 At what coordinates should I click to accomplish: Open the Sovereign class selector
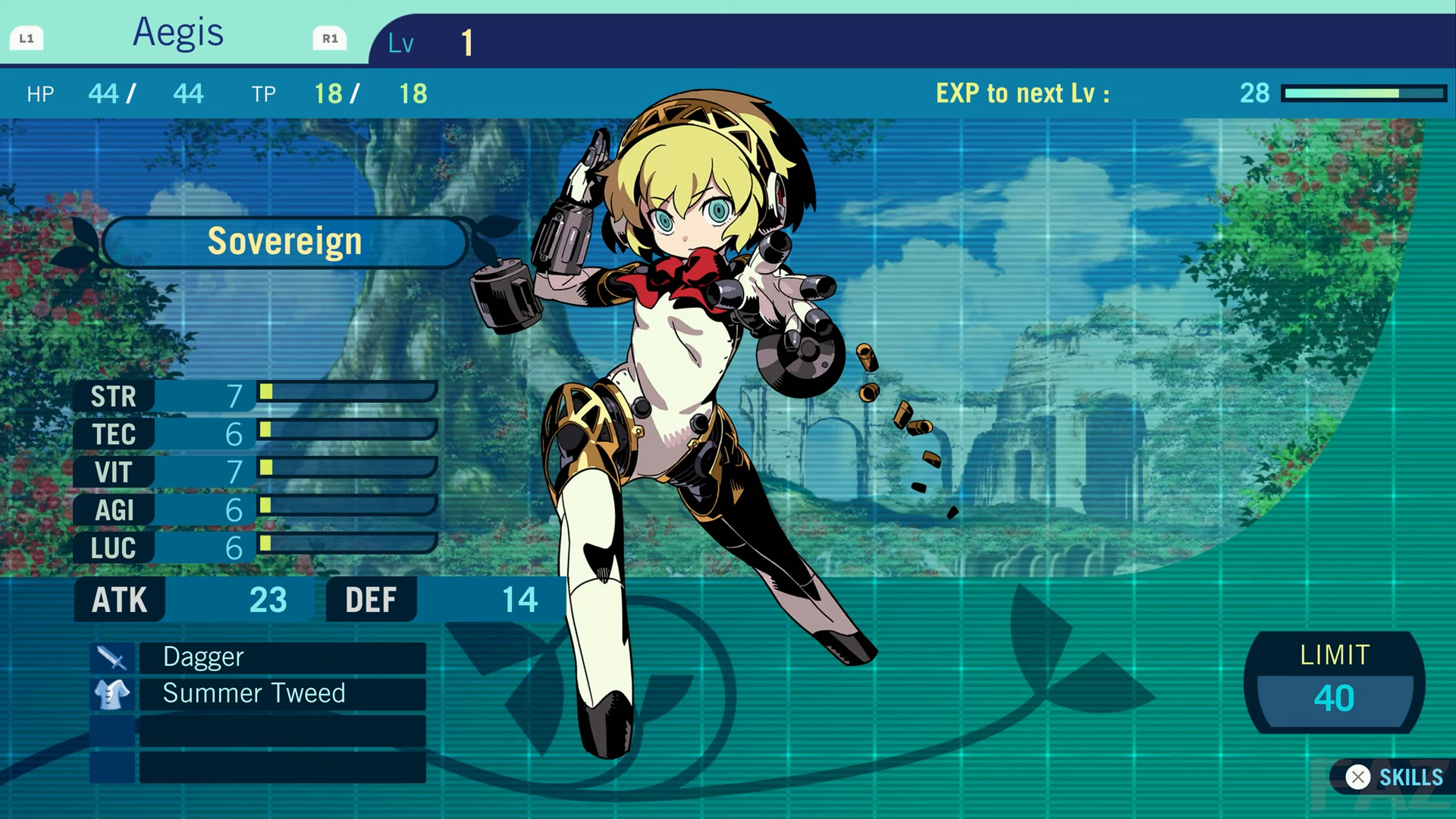(x=284, y=240)
